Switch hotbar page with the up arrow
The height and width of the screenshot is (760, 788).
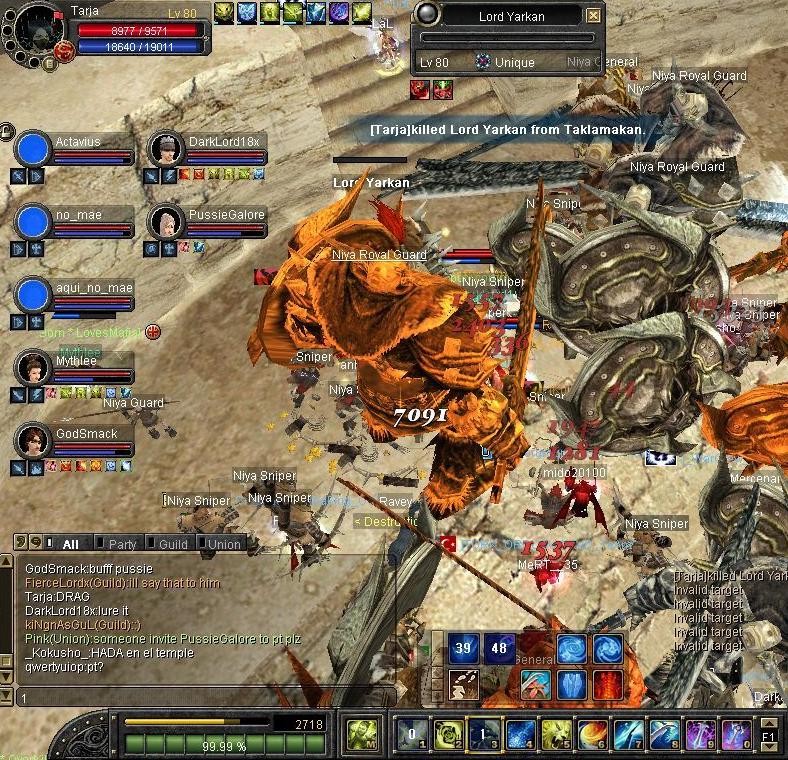point(769,722)
